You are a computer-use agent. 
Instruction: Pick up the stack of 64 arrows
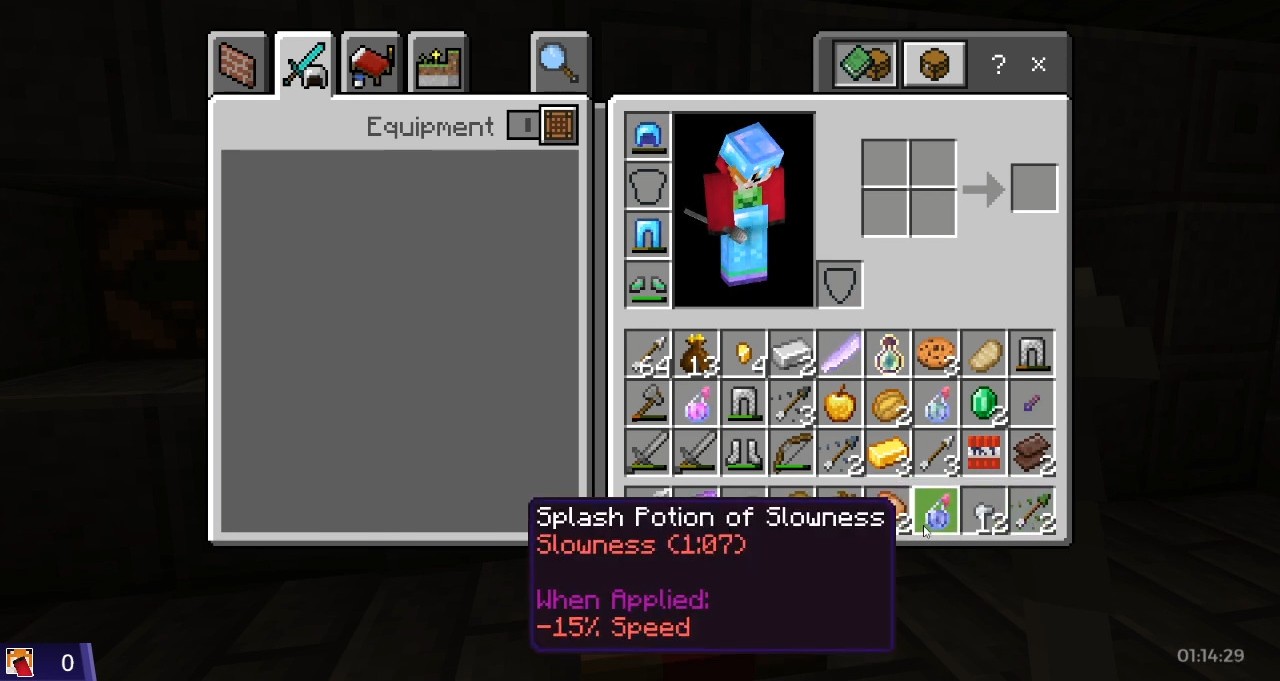[x=649, y=355]
